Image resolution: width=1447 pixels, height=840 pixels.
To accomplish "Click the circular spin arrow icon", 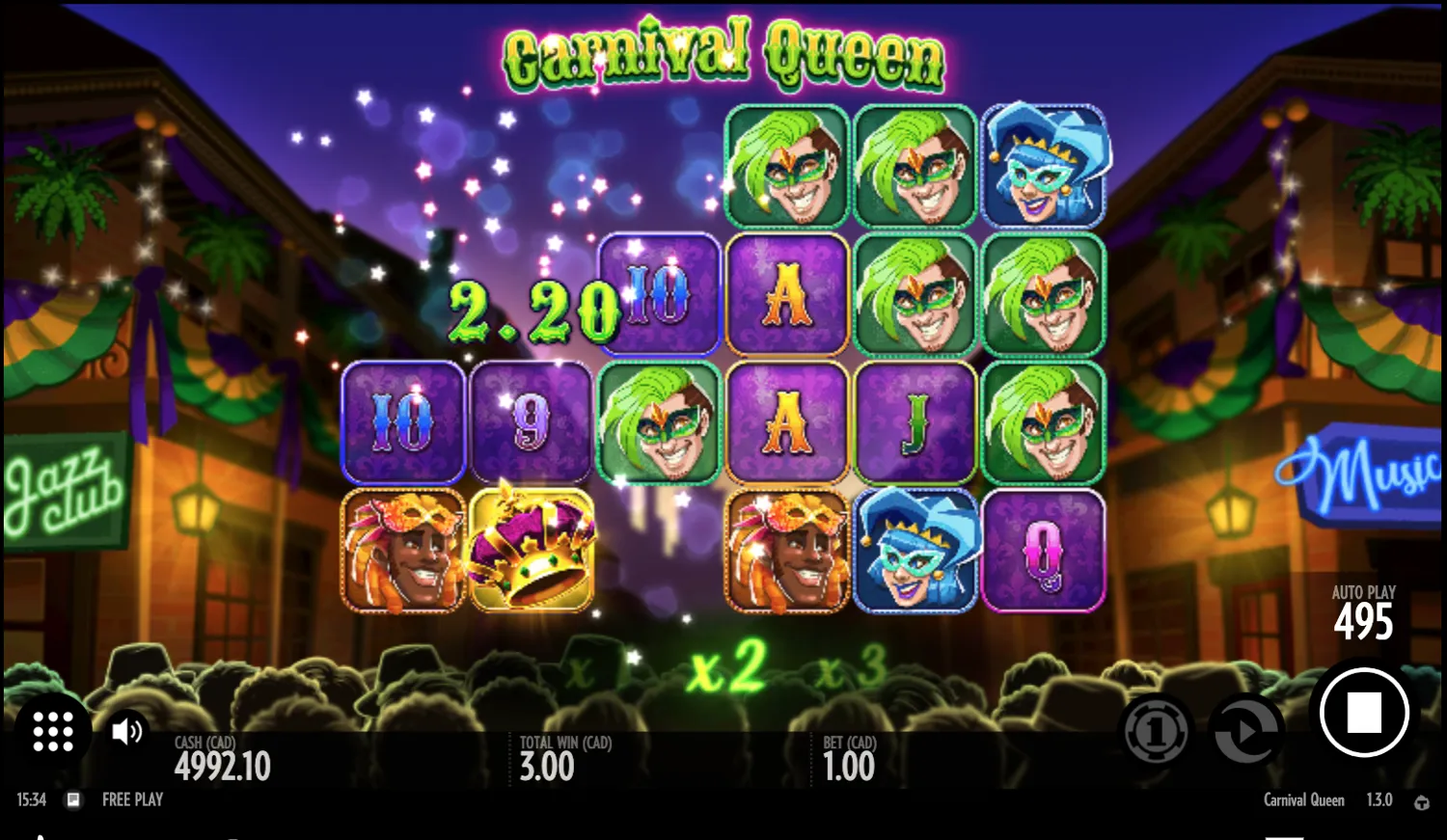I will pyautogui.click(x=1245, y=731).
